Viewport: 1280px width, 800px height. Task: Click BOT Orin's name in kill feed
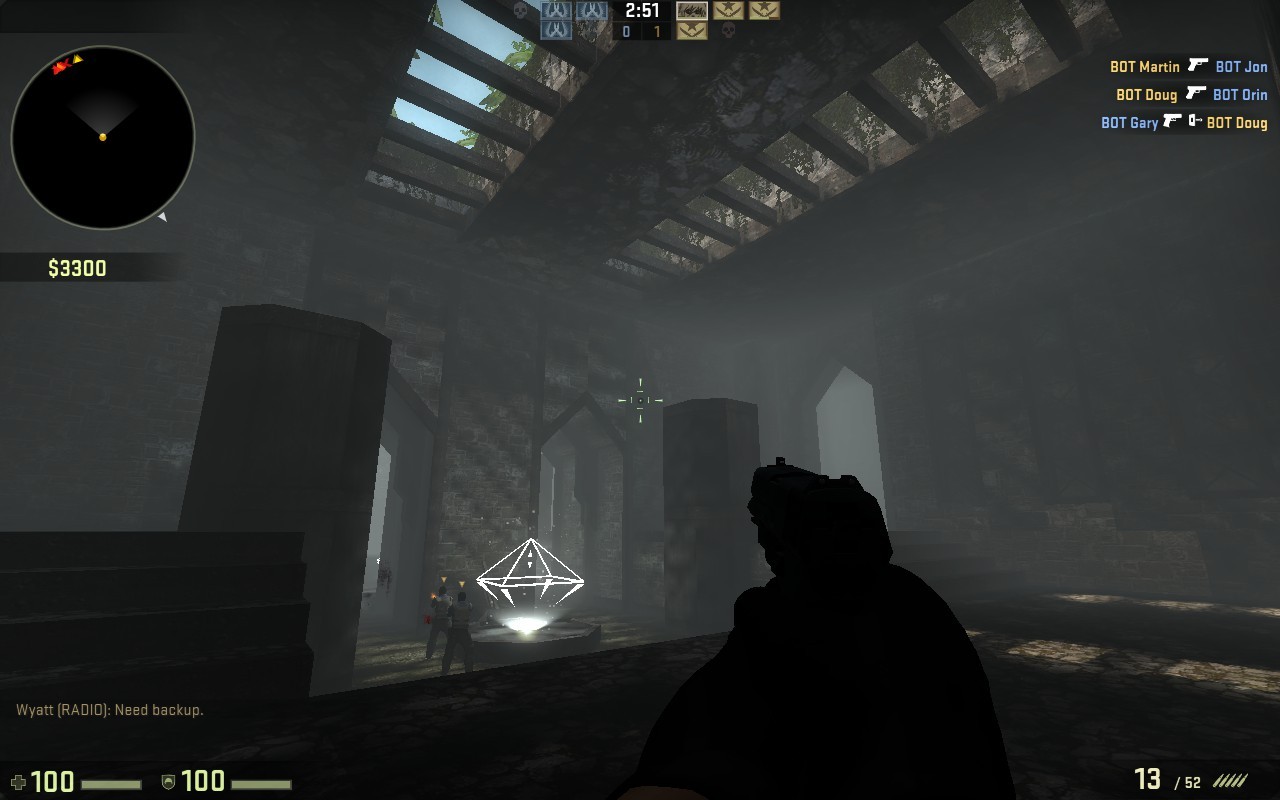pos(1240,94)
